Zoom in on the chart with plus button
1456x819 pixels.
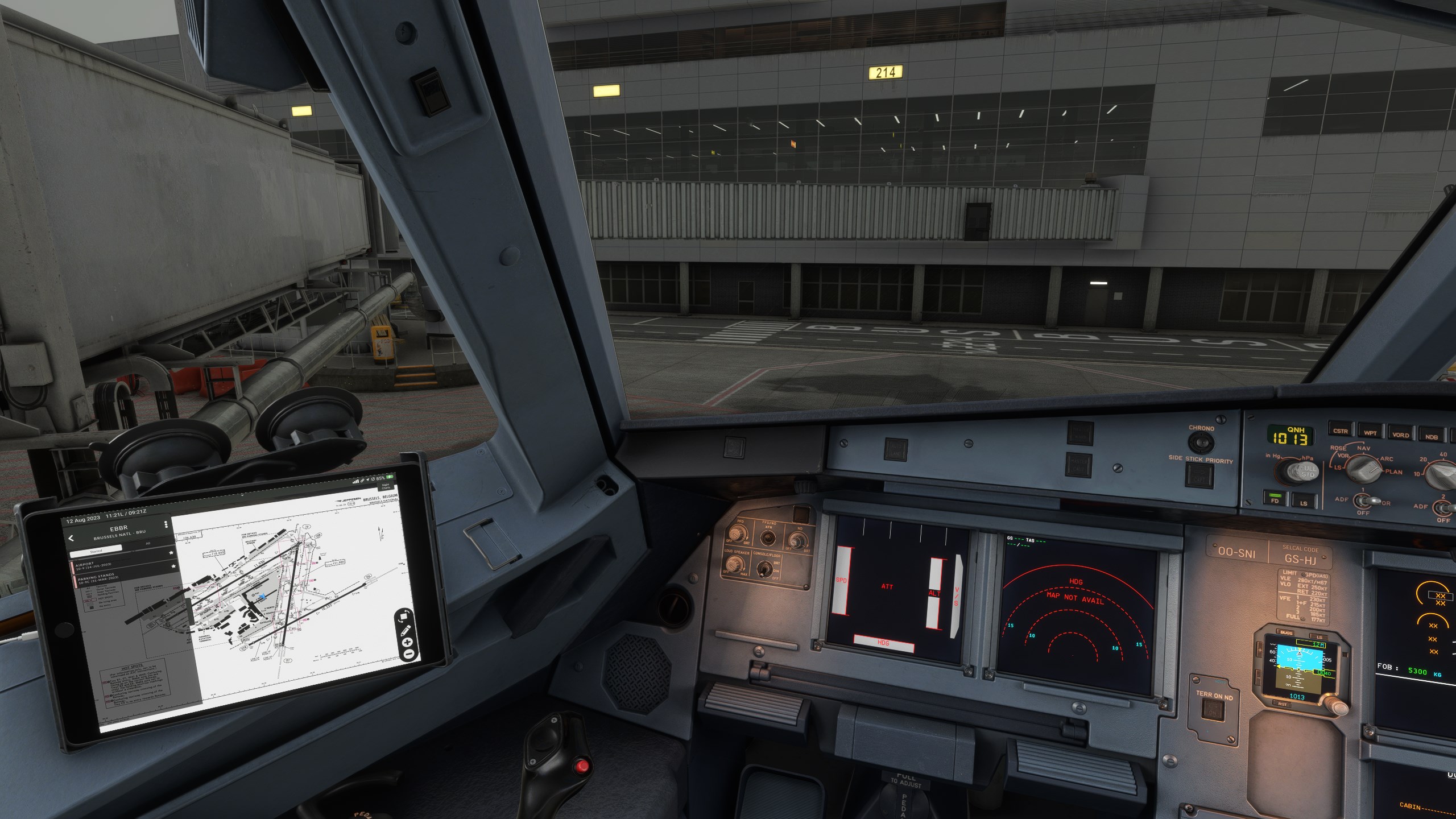pos(407,642)
